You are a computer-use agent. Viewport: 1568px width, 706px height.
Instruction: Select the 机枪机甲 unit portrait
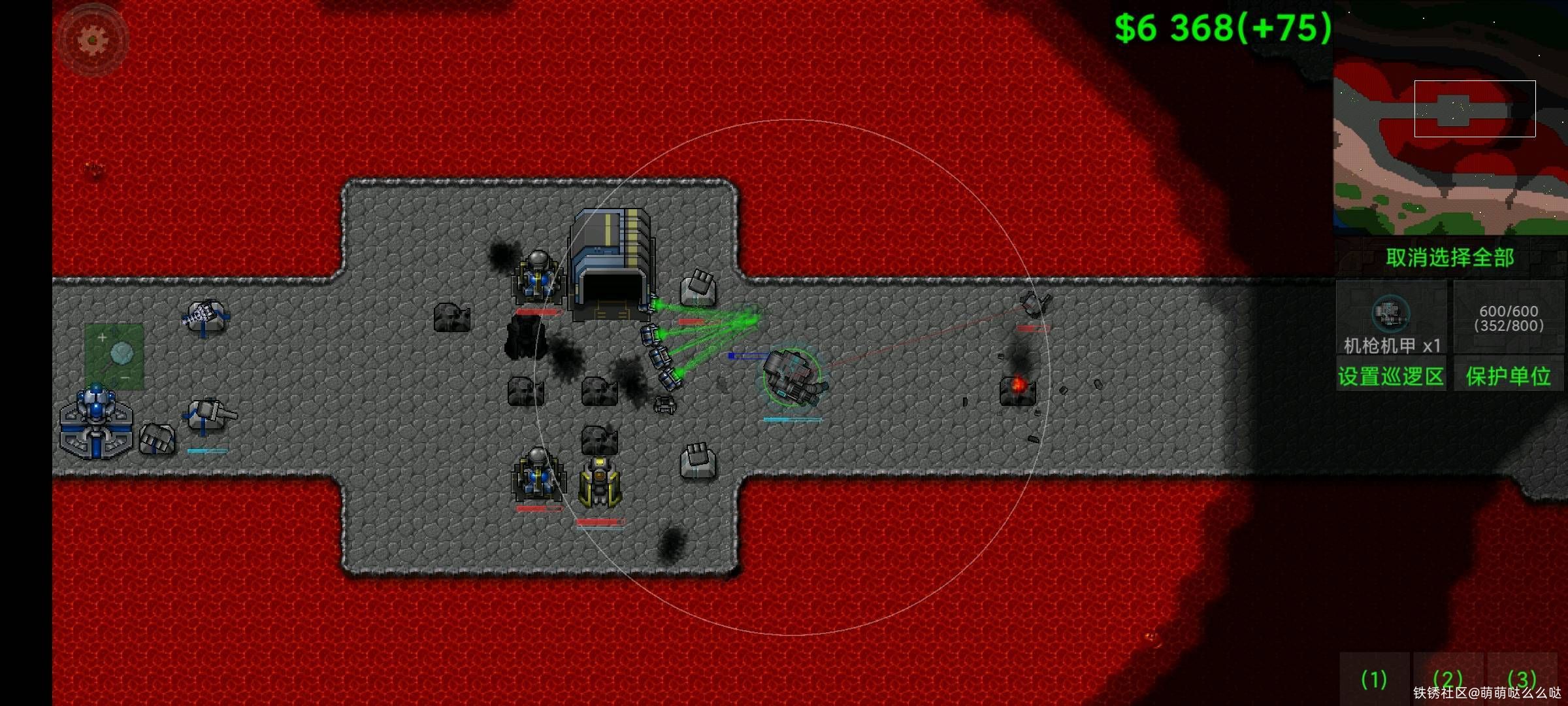click(1391, 318)
